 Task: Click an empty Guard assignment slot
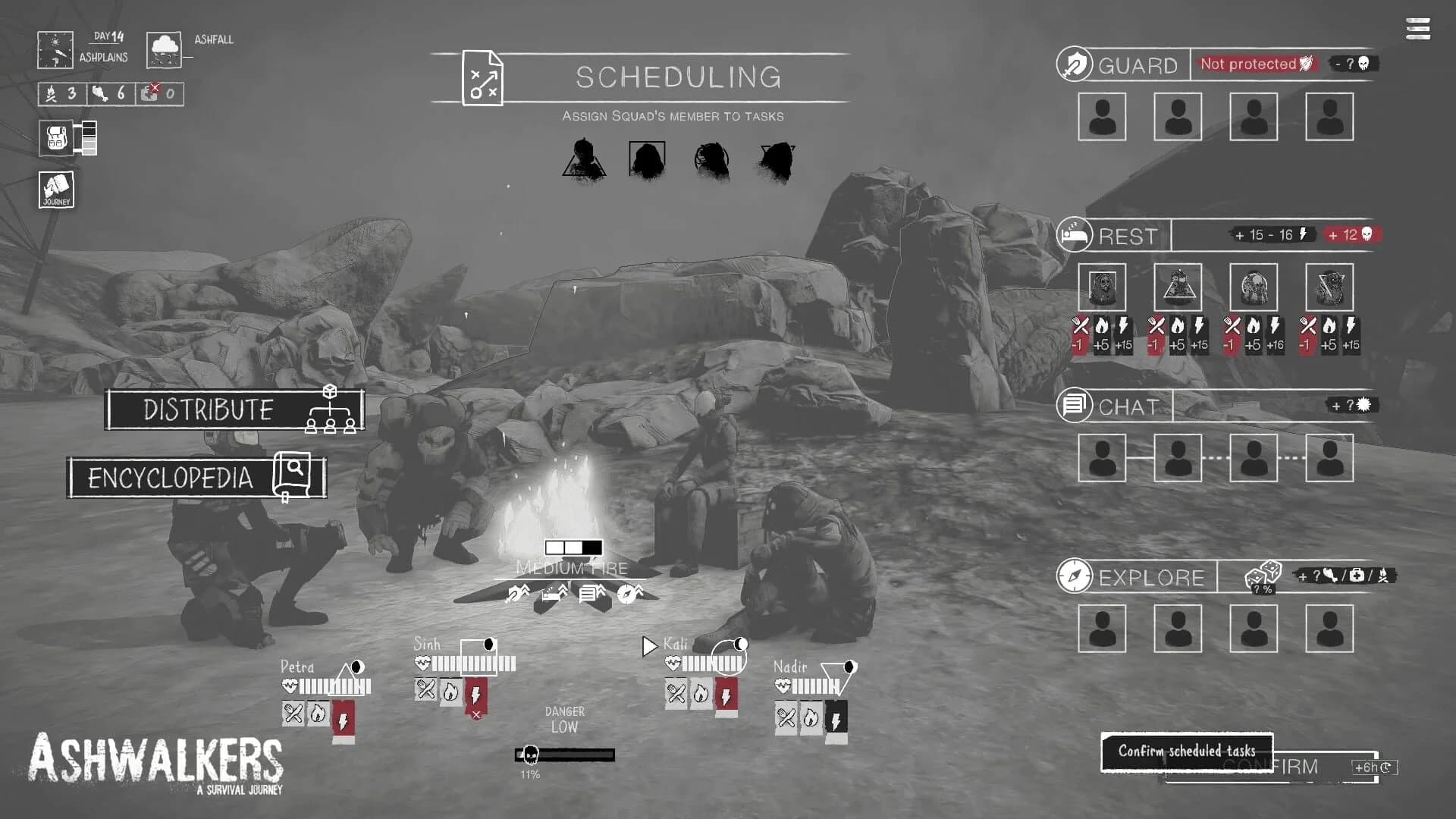click(x=1102, y=117)
